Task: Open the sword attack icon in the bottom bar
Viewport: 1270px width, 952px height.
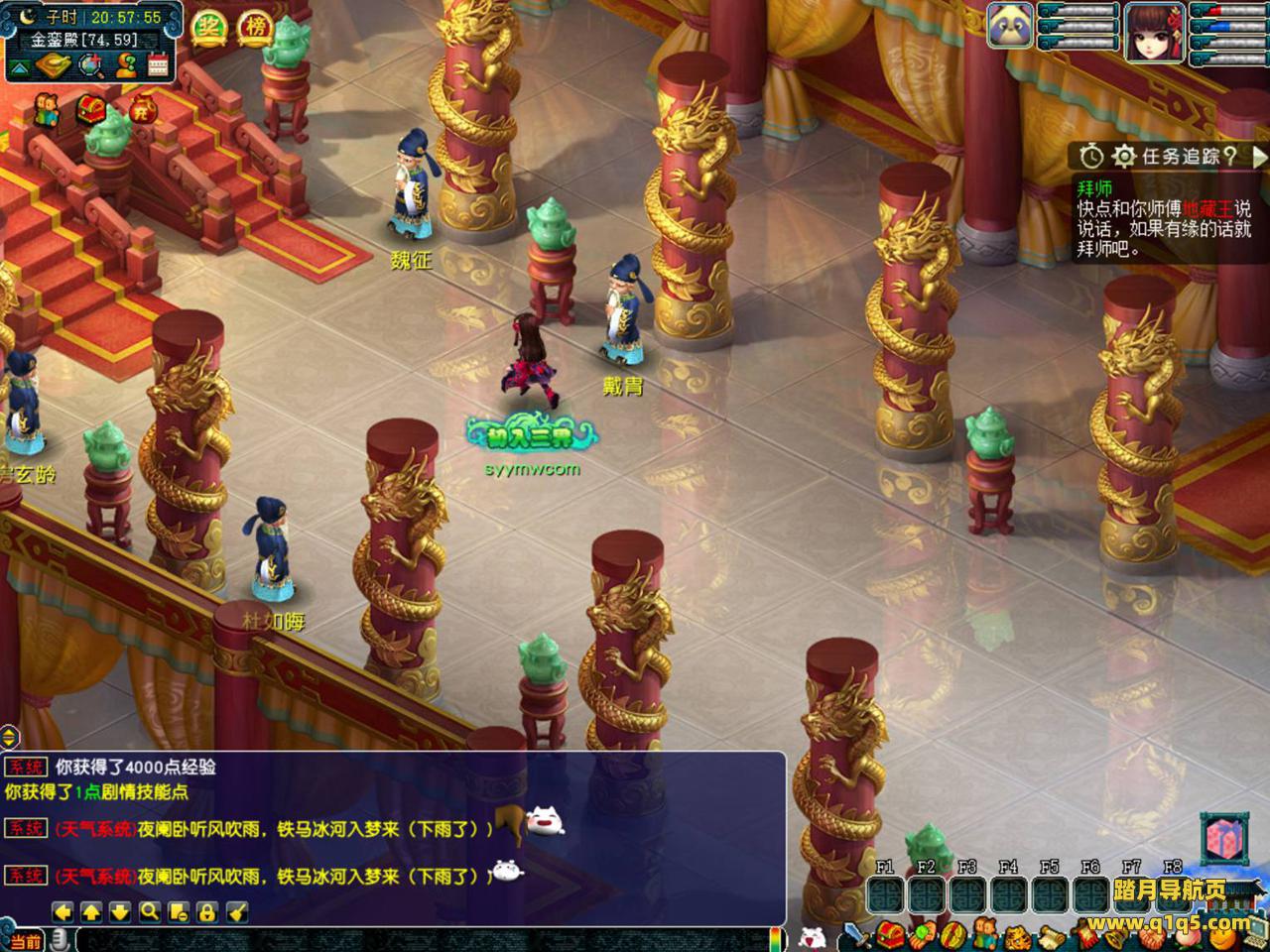Action: 854,934
